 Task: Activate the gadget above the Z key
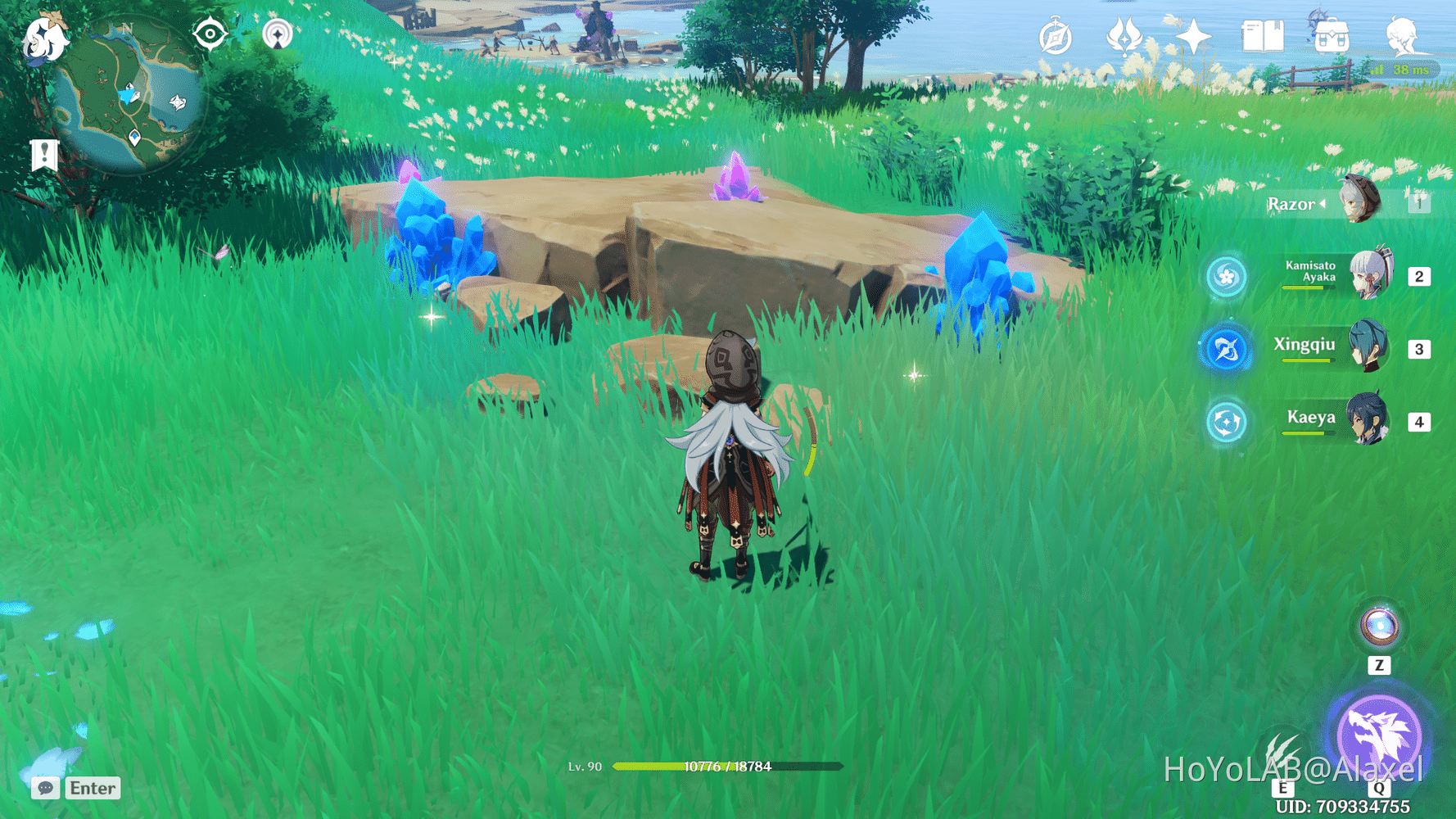[x=1380, y=628]
